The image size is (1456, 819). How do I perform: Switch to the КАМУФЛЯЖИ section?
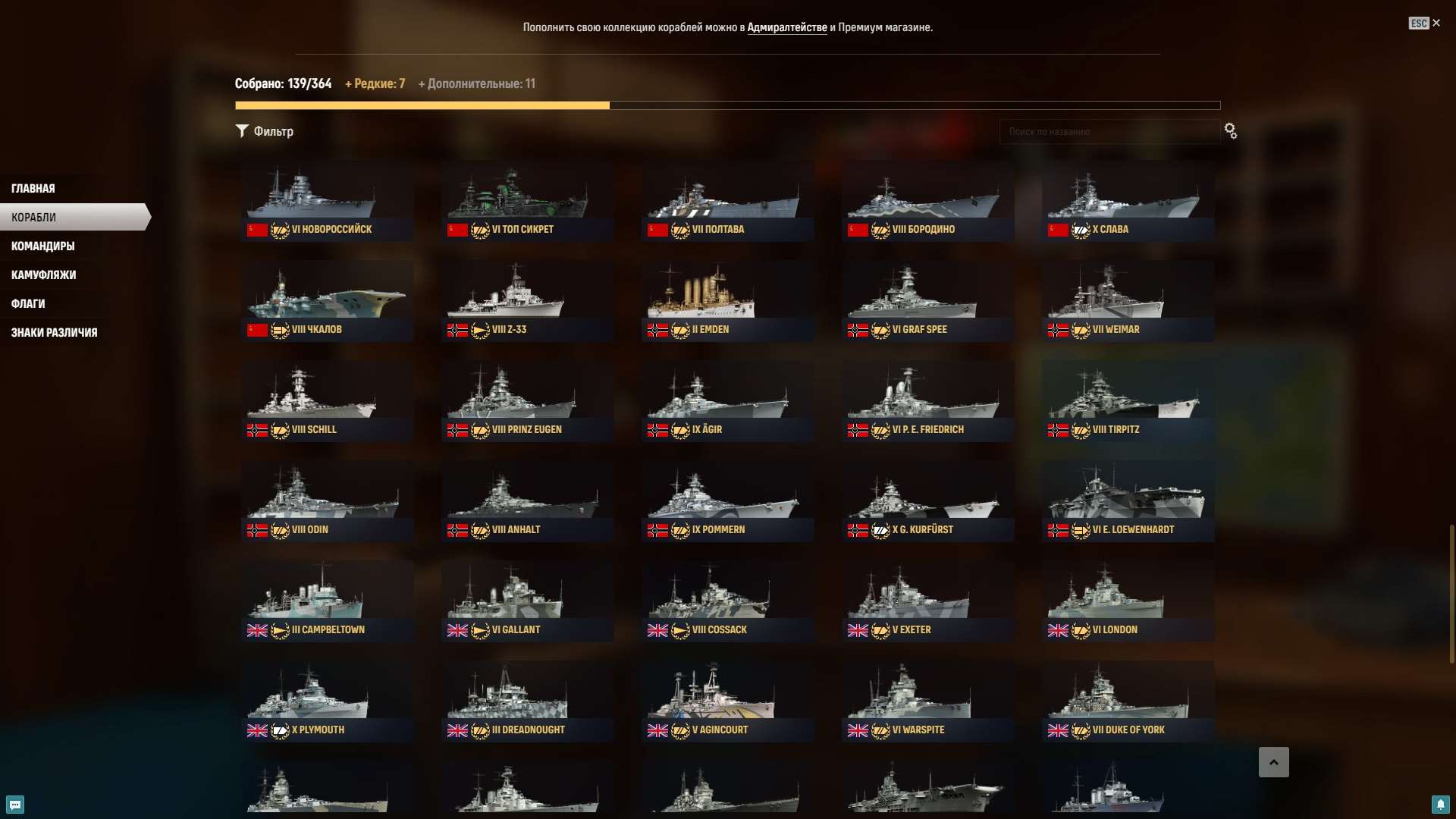tap(42, 275)
